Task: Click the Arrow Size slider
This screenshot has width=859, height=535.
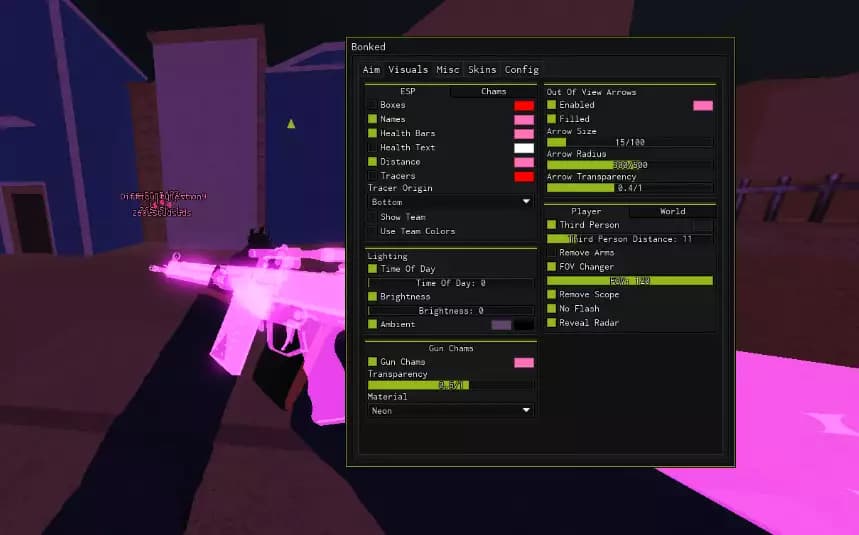Action: [x=630, y=143]
